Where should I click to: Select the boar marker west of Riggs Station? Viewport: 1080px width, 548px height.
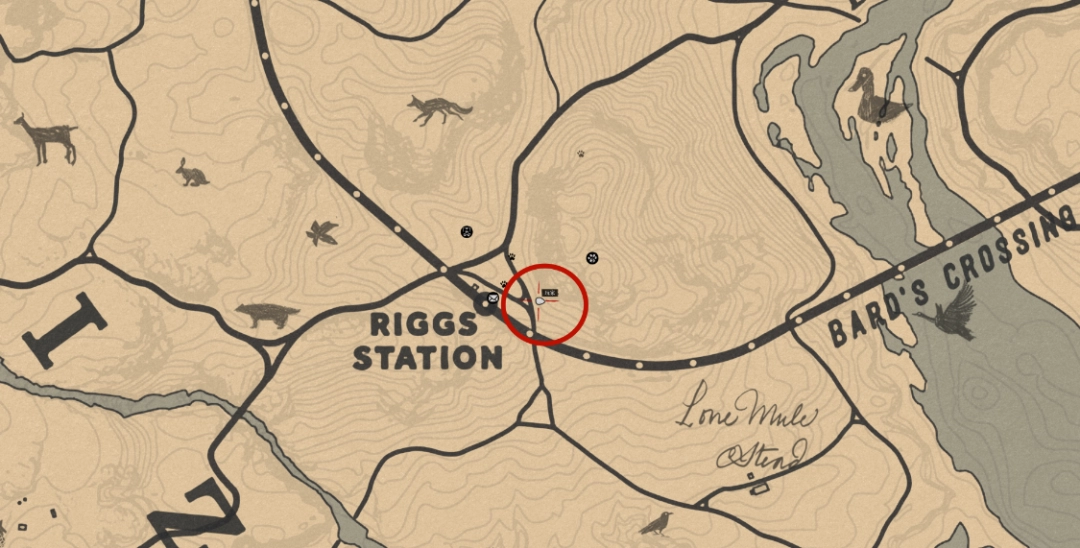268,316
